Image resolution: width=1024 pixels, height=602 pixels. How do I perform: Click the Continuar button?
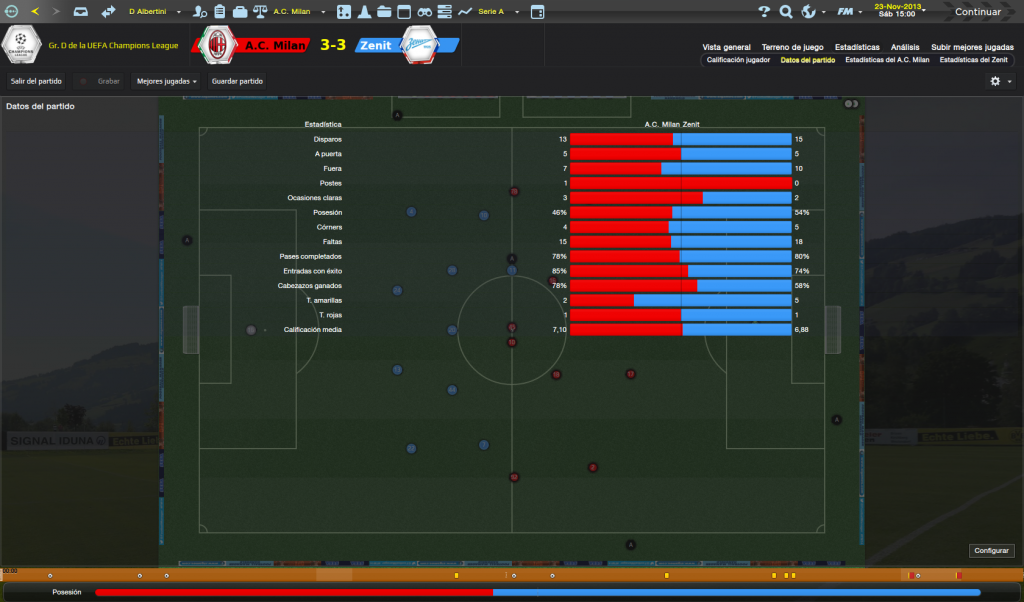(x=976, y=12)
